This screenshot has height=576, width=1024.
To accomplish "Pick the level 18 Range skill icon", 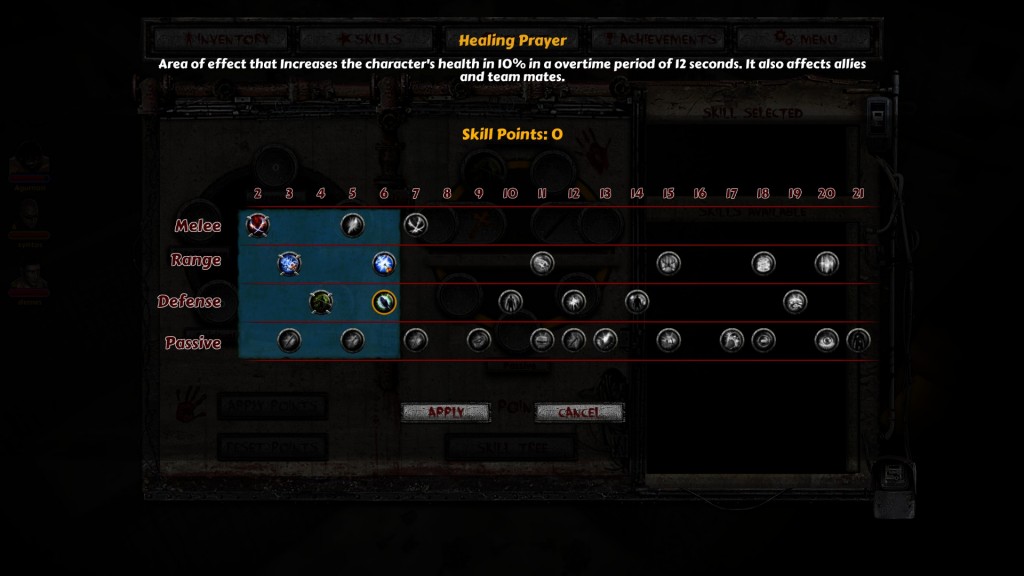I will (763, 263).
